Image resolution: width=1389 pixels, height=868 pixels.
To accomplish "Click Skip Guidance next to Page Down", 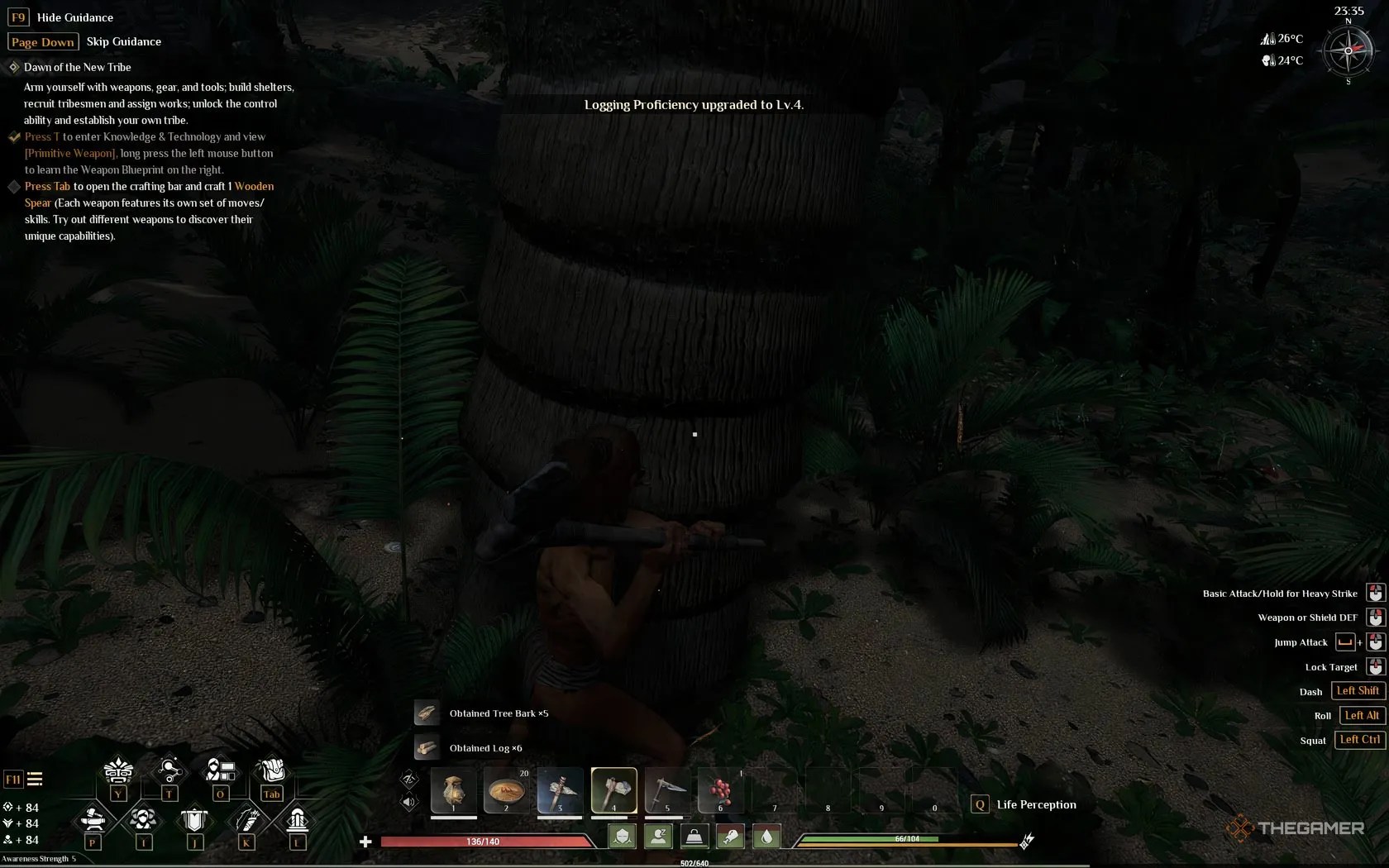I will (x=124, y=41).
